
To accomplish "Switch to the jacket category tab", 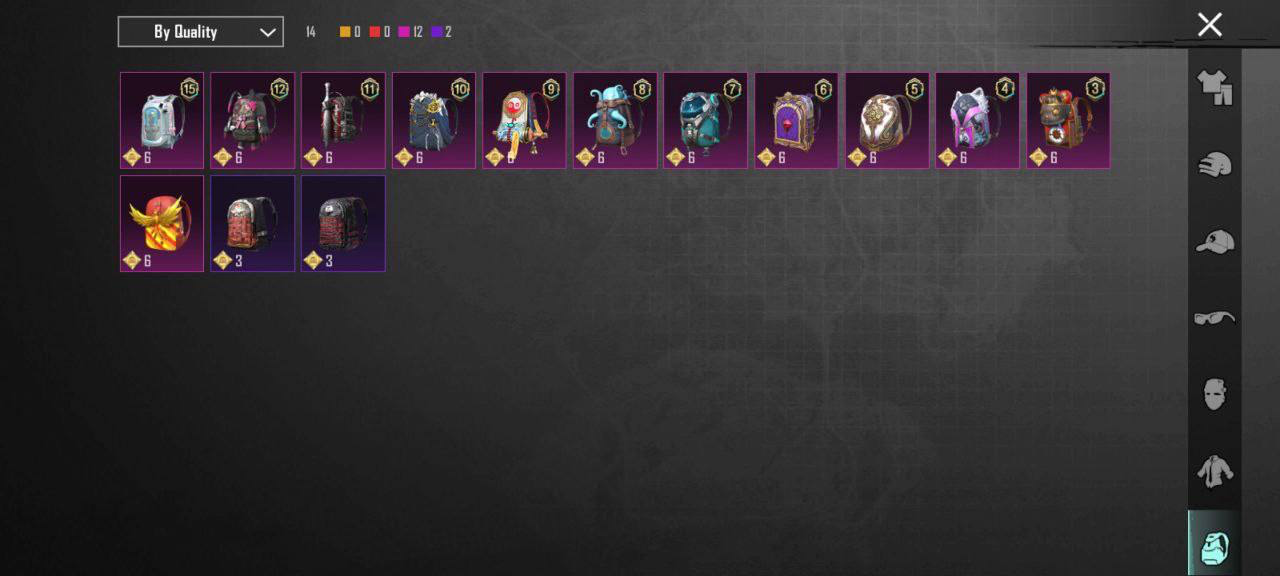I will click(x=1215, y=470).
